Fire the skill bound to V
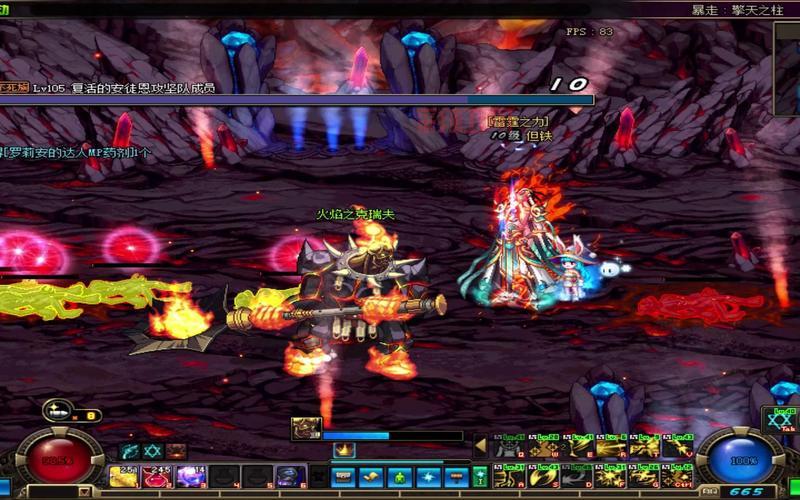Image resolution: width=800 pixels, height=500 pixels. click(678, 446)
